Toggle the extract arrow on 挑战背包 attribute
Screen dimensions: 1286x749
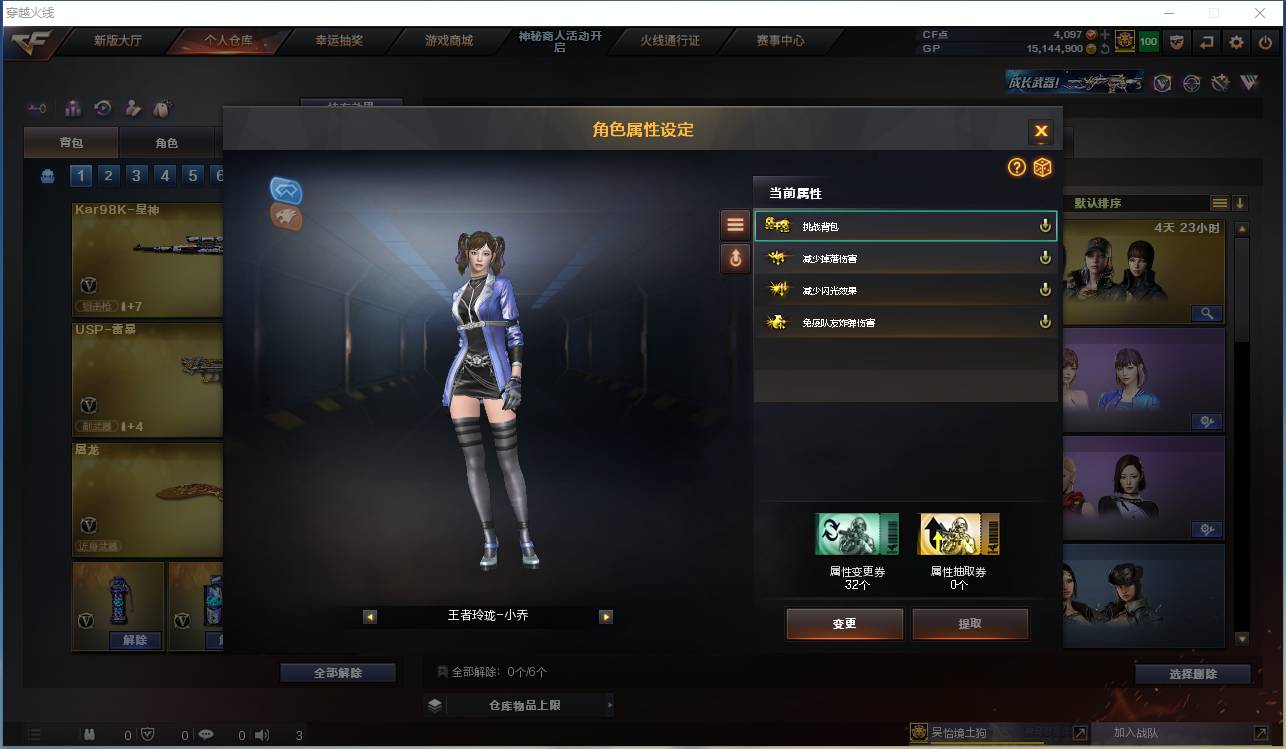click(x=1045, y=226)
